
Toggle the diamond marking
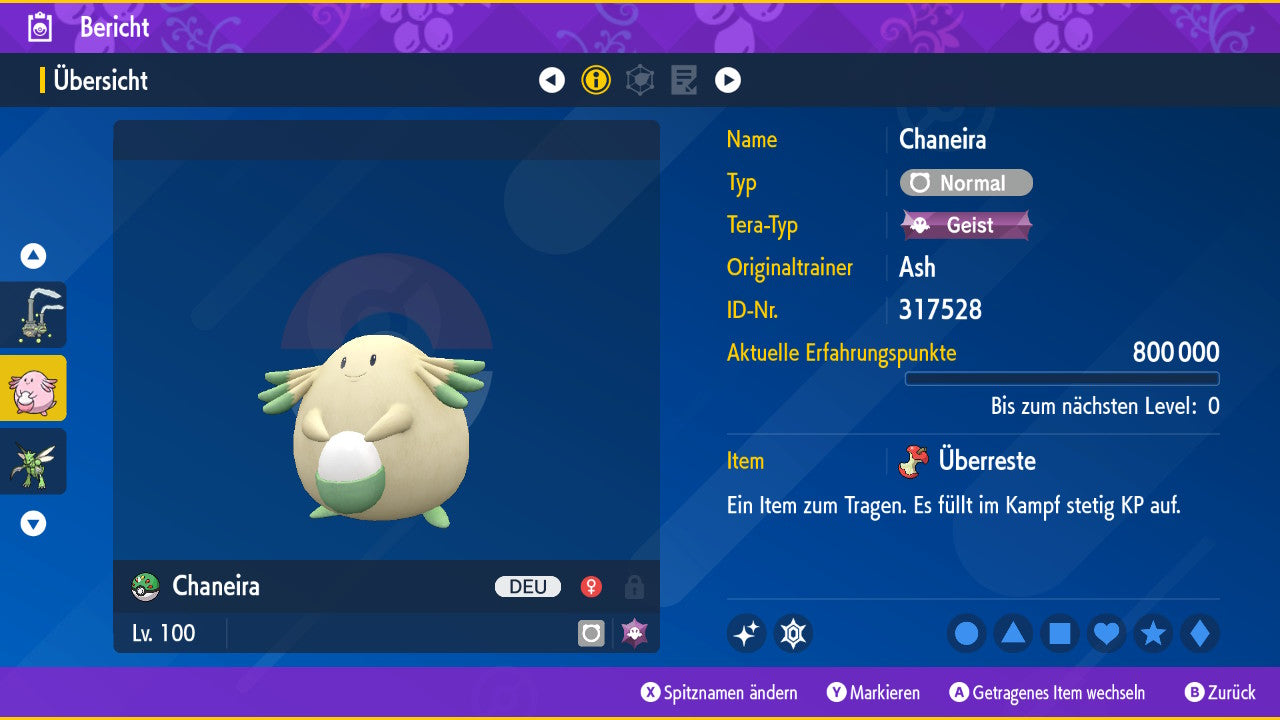tap(1200, 633)
